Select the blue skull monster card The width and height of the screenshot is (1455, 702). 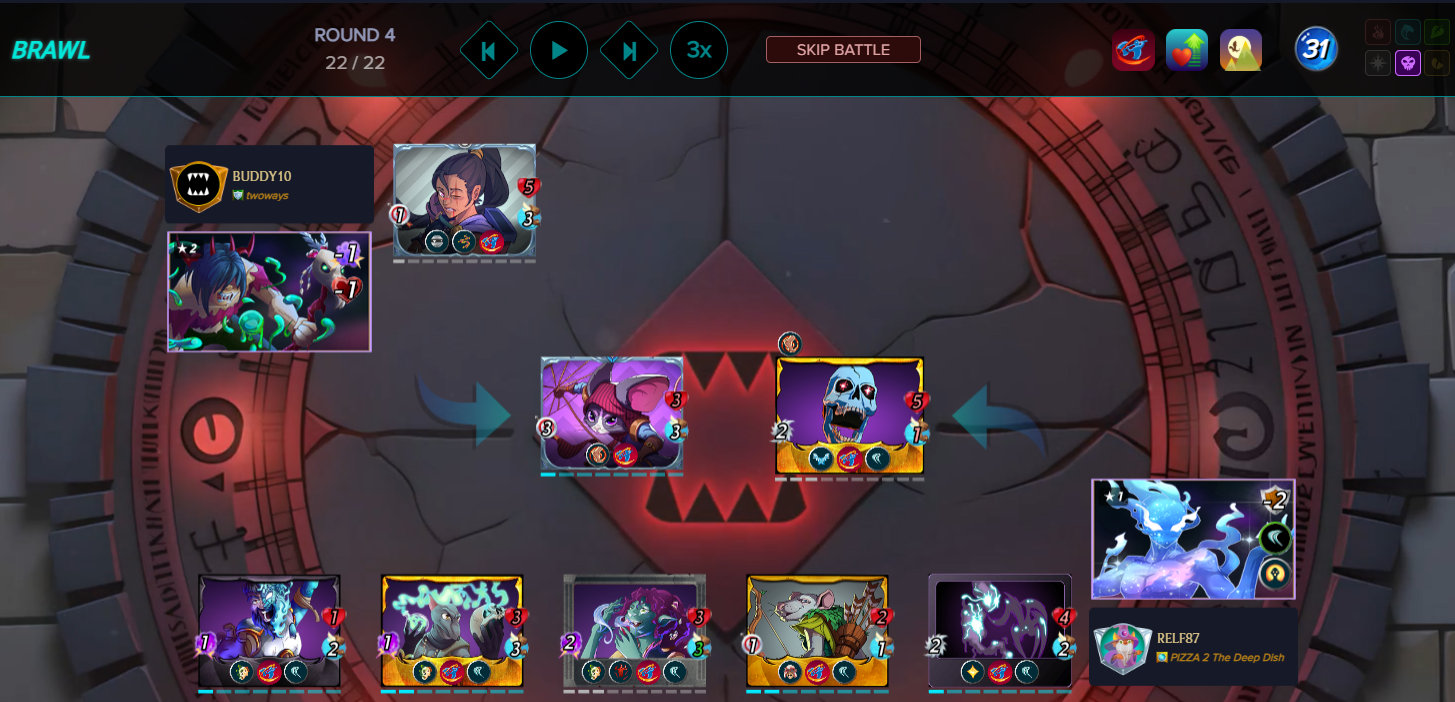point(849,415)
